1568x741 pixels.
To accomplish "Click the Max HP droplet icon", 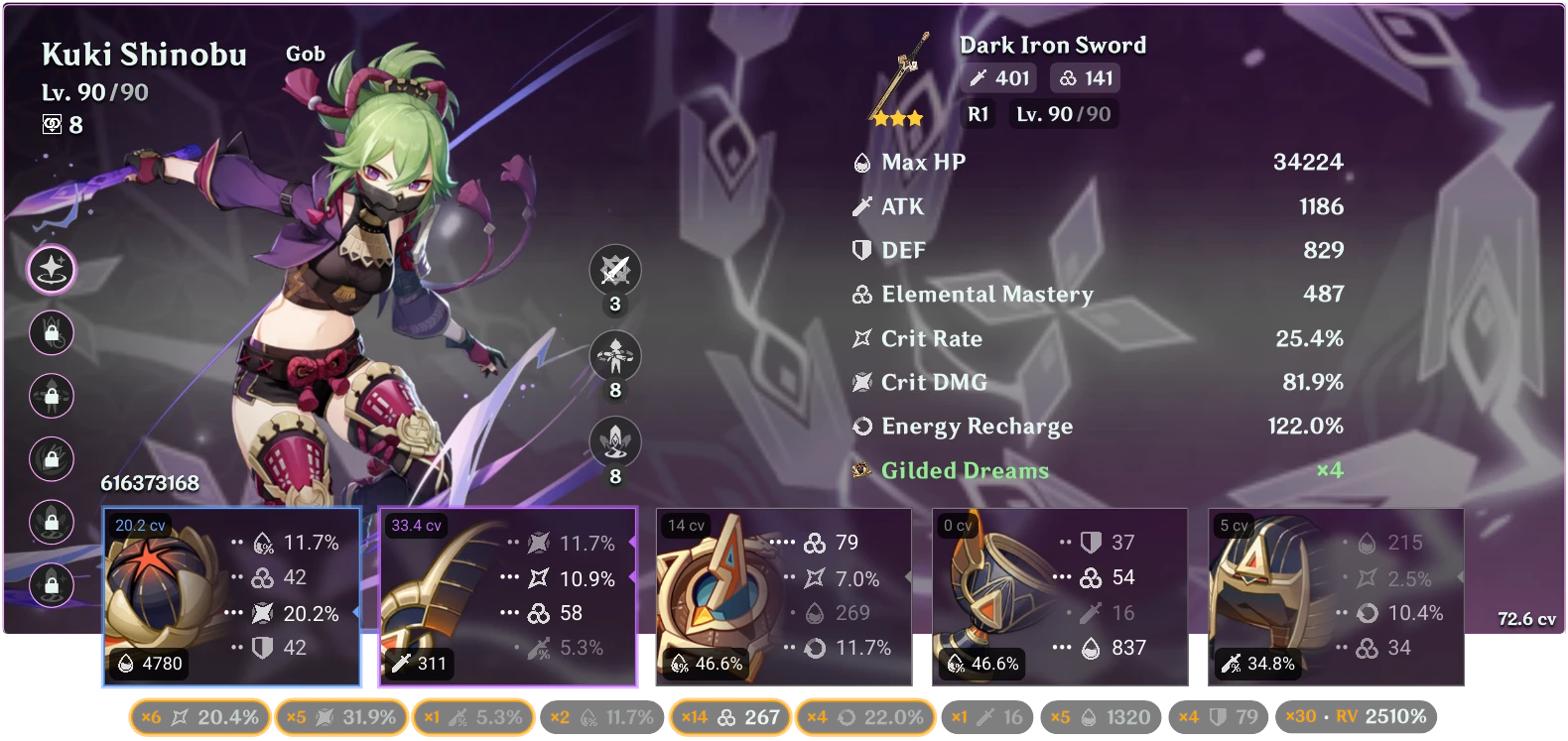I will [x=860, y=162].
